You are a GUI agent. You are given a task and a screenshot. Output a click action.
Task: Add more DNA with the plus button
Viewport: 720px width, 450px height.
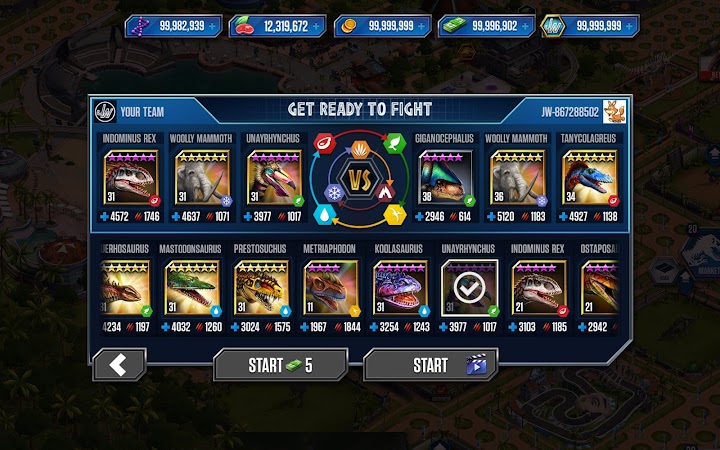[x=216, y=26]
